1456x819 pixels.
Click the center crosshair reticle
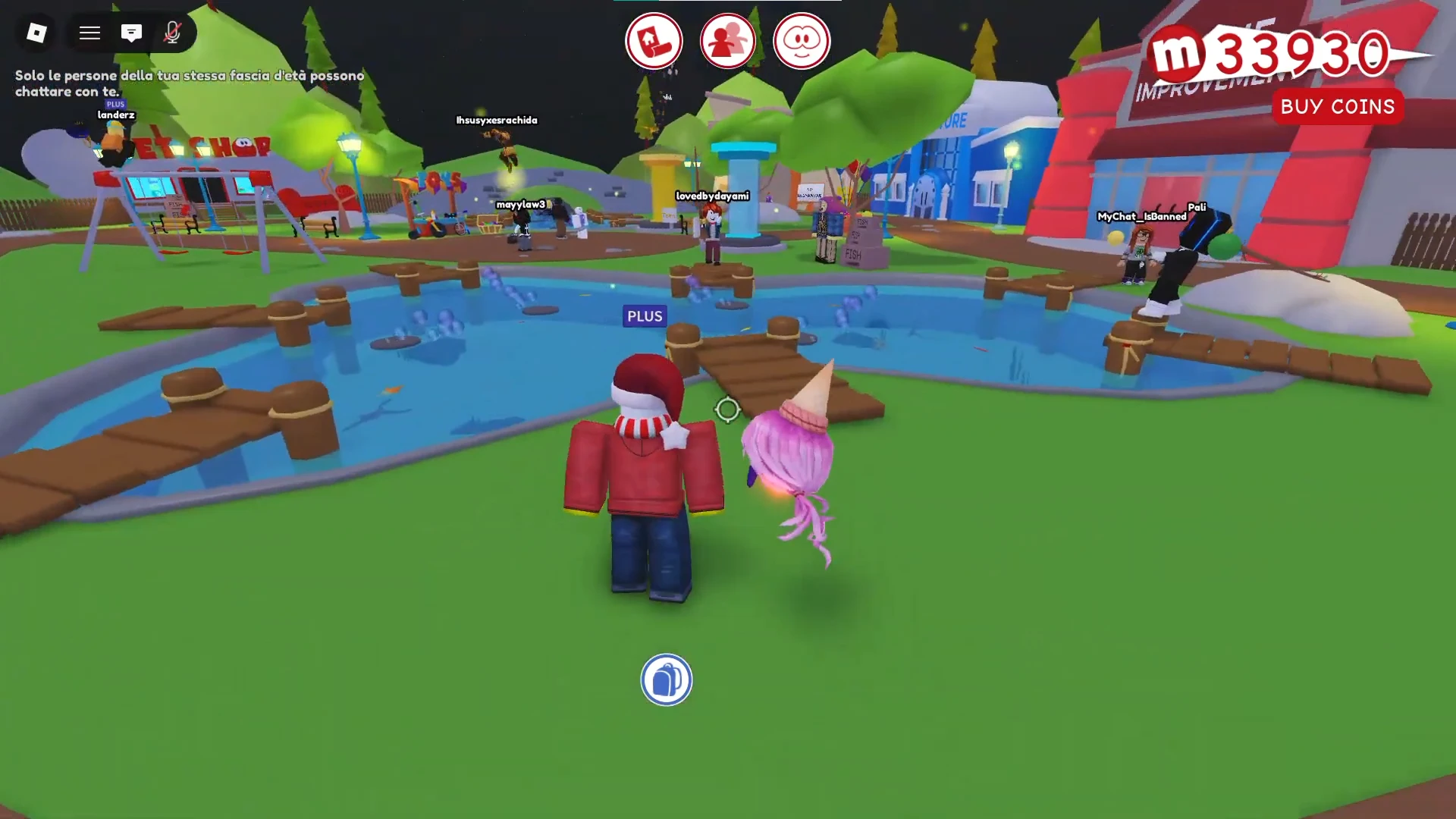point(727,409)
